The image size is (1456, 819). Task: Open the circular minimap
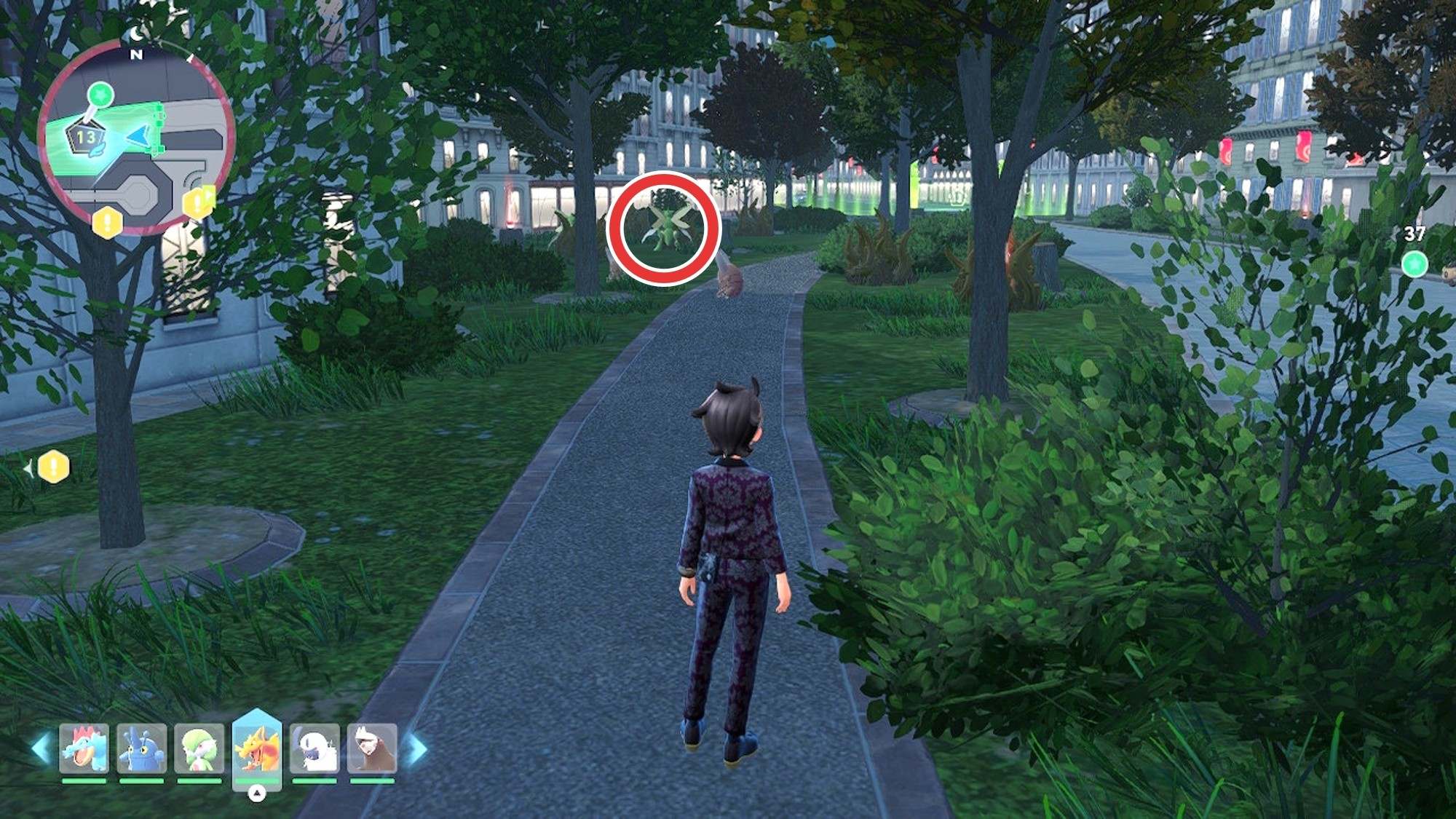click(x=136, y=138)
